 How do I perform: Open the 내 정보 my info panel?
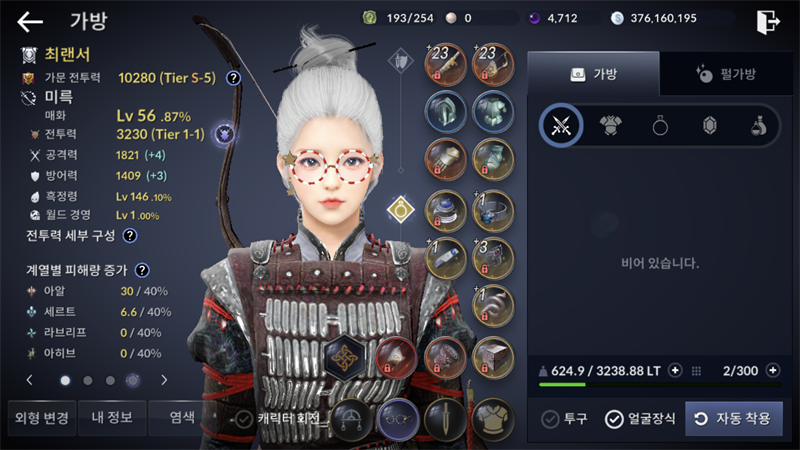coord(111,418)
